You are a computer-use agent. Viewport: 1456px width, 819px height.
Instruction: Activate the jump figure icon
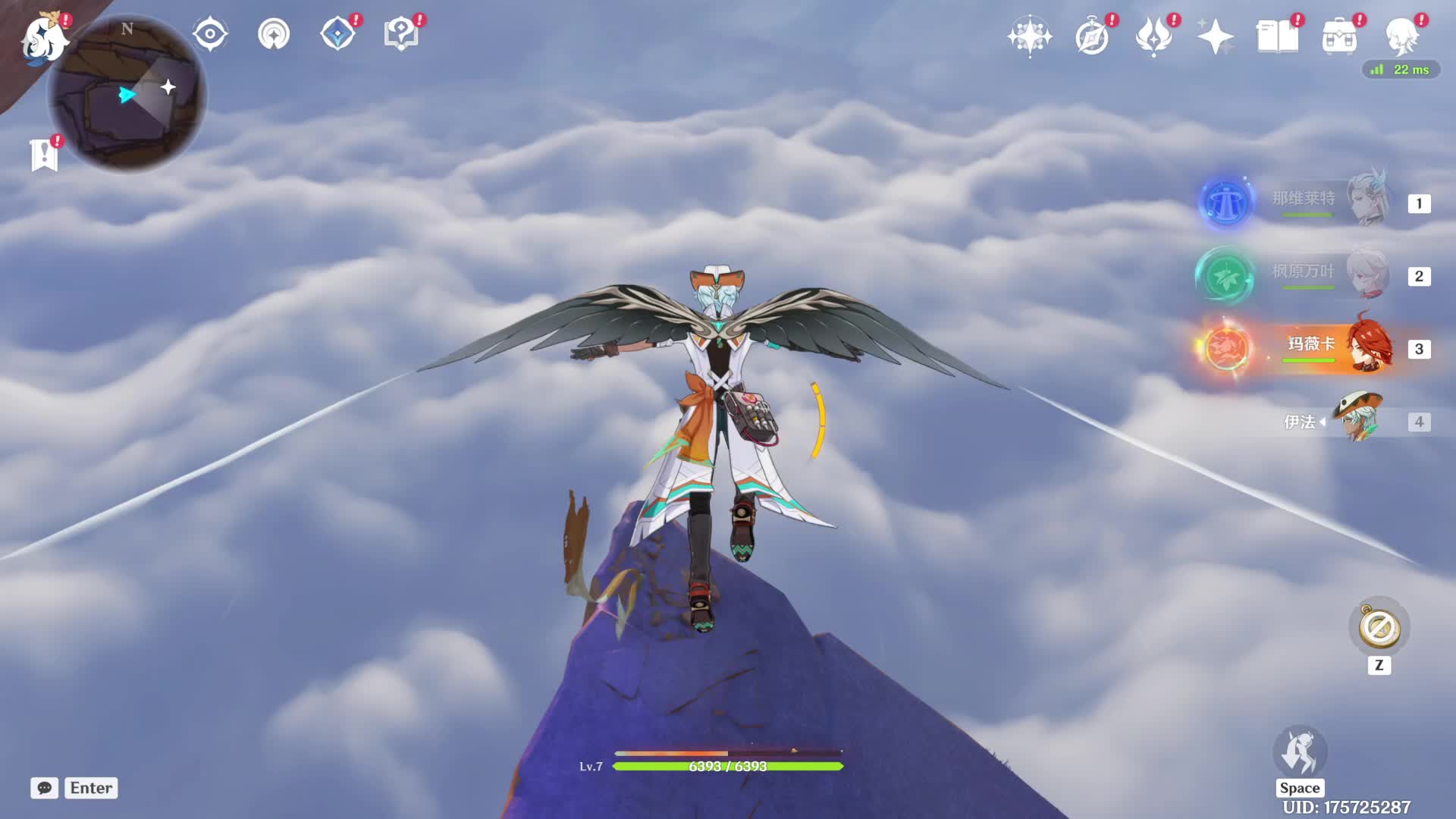coord(1300,752)
